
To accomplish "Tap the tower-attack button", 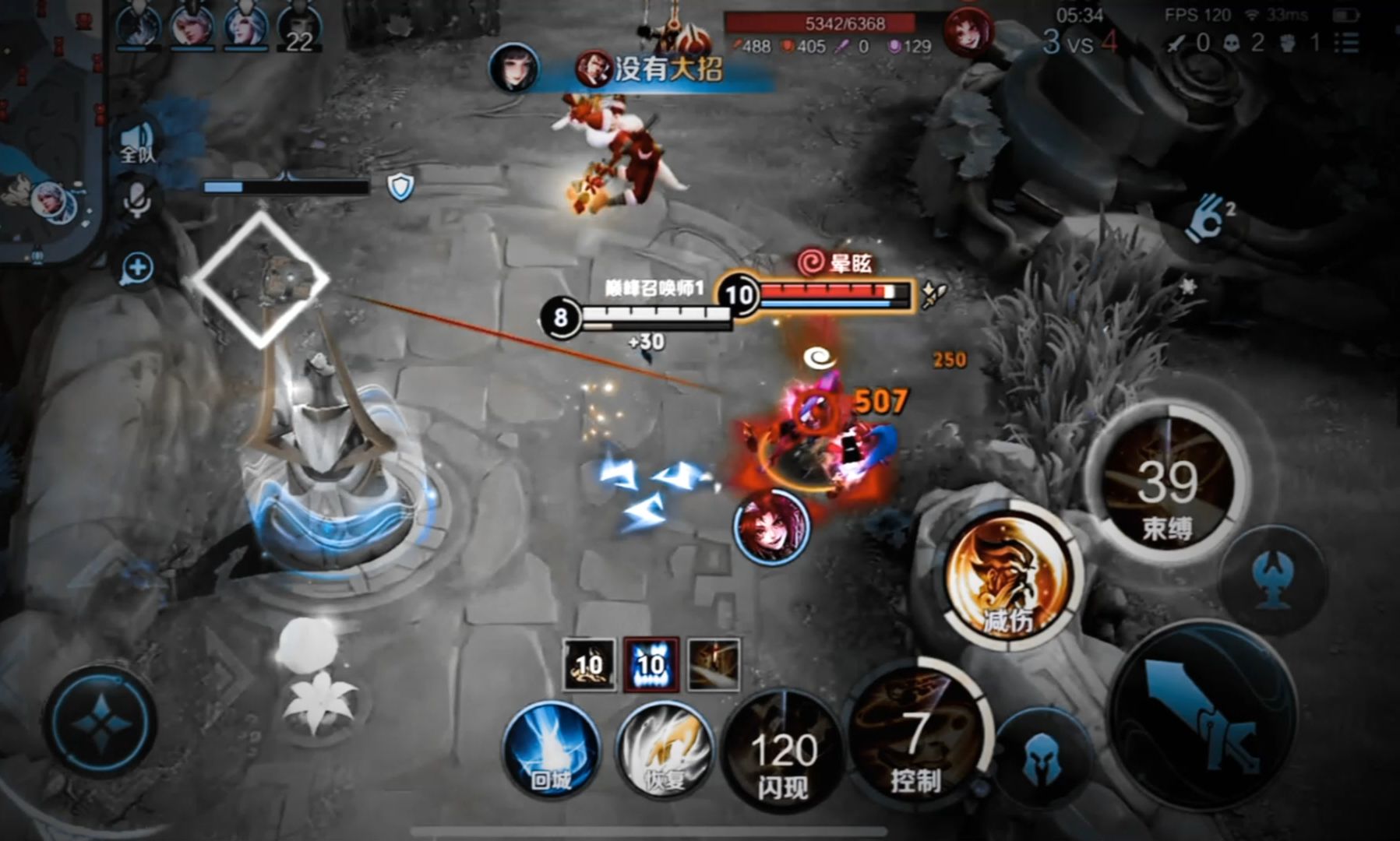I will (1274, 580).
